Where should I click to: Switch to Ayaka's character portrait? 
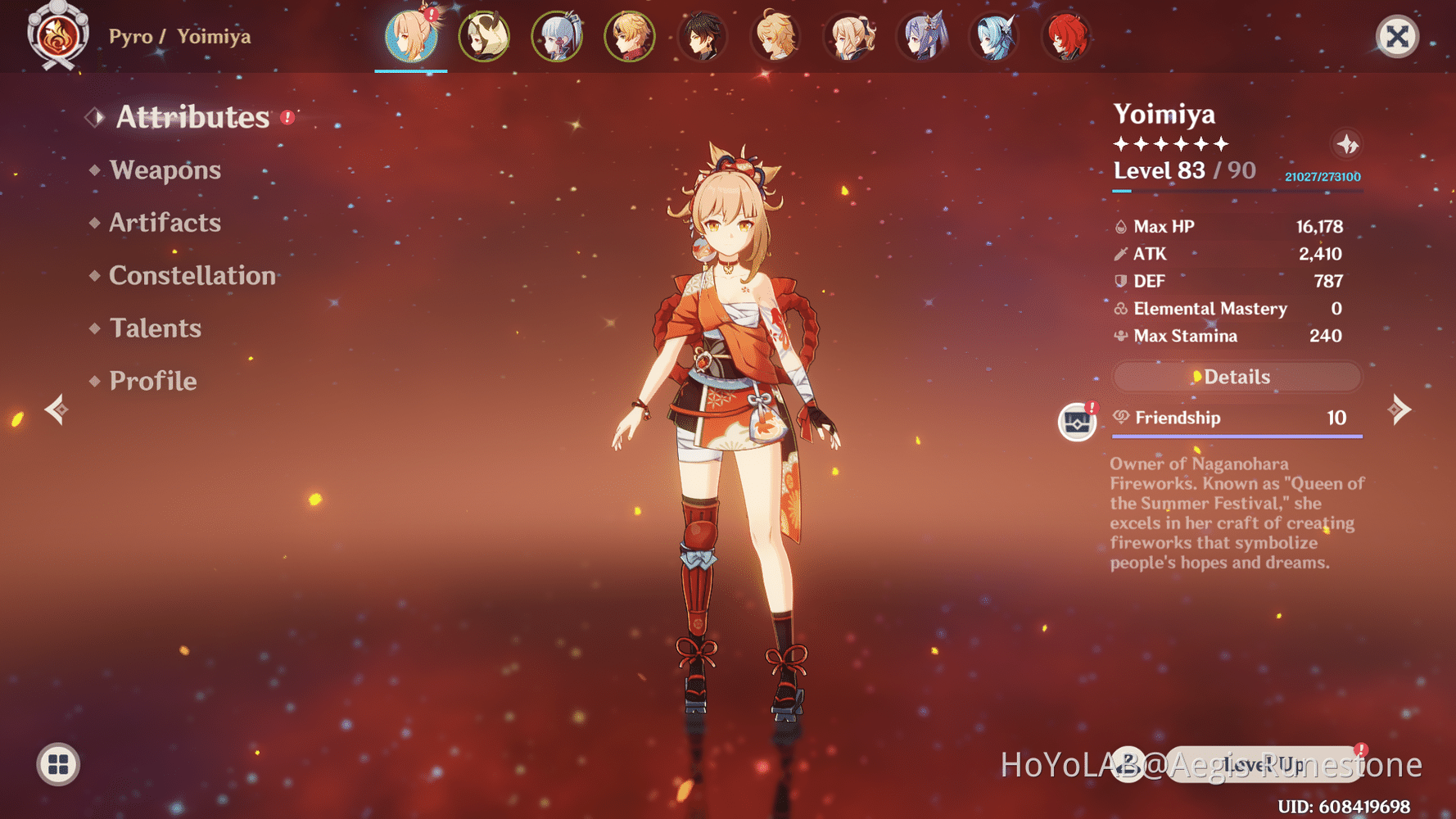(x=557, y=37)
